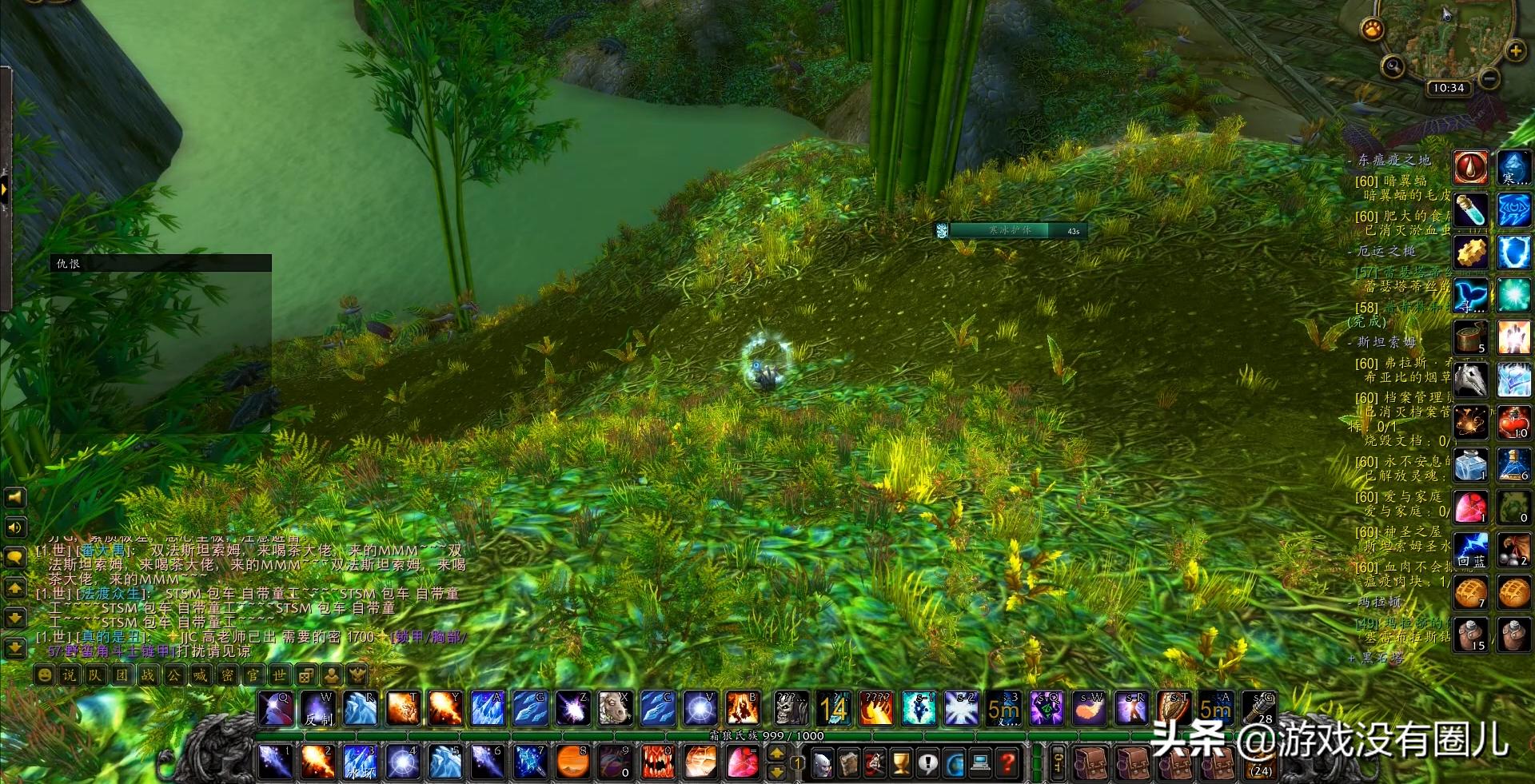Open the character portrait micro menu button

[x=821, y=763]
